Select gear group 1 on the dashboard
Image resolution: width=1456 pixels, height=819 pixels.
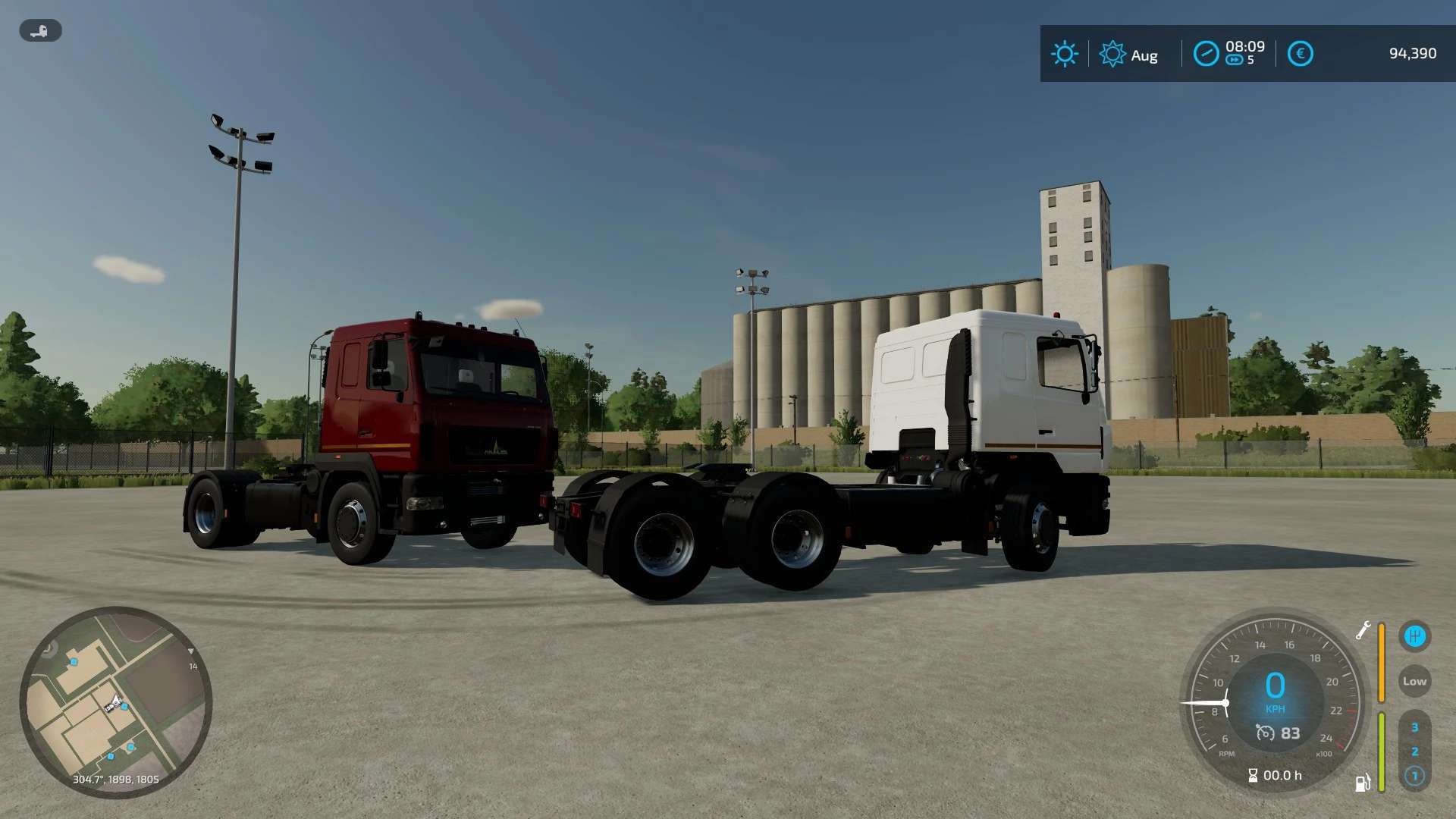click(1415, 776)
